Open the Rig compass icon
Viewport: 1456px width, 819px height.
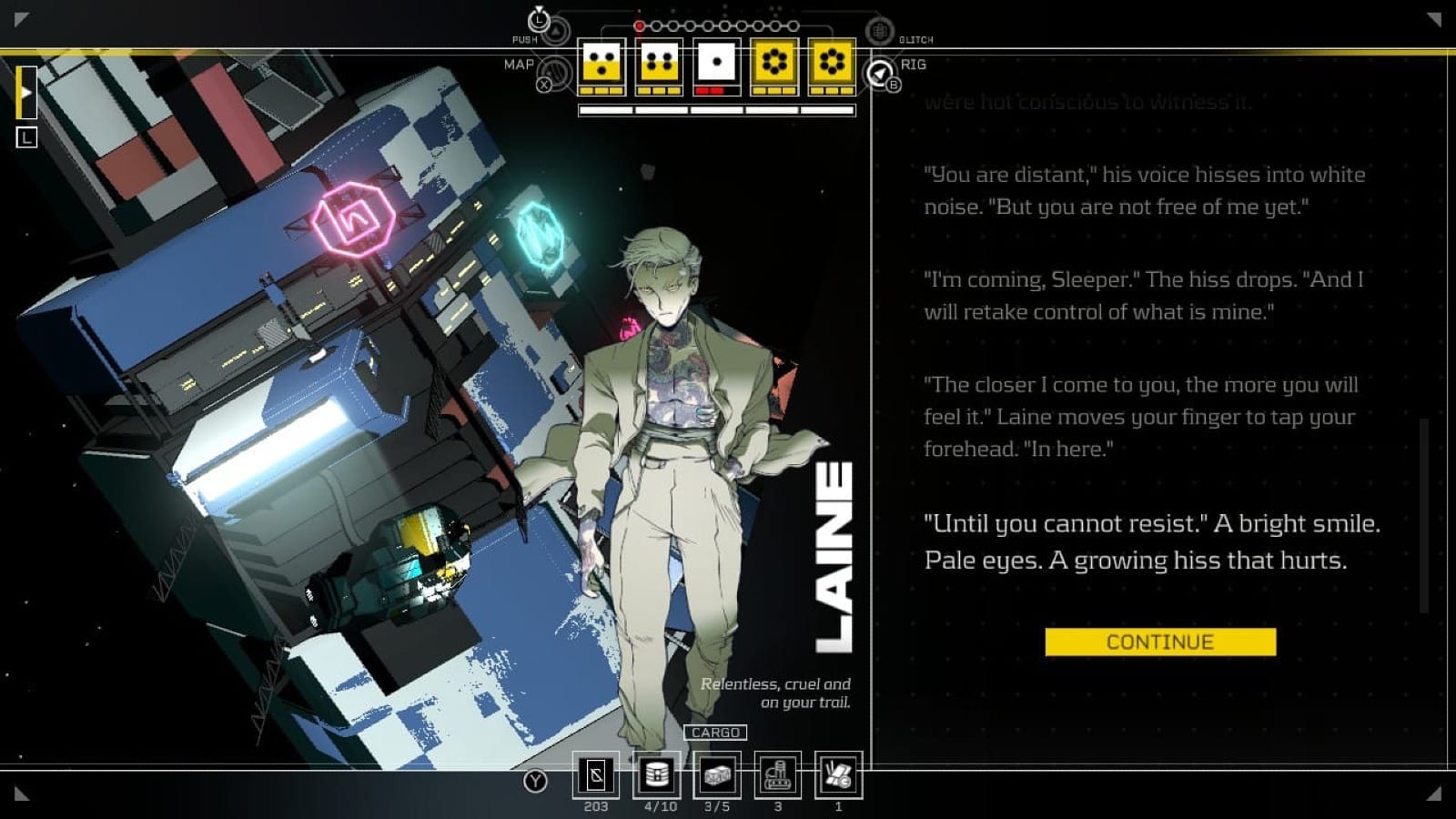(x=879, y=73)
